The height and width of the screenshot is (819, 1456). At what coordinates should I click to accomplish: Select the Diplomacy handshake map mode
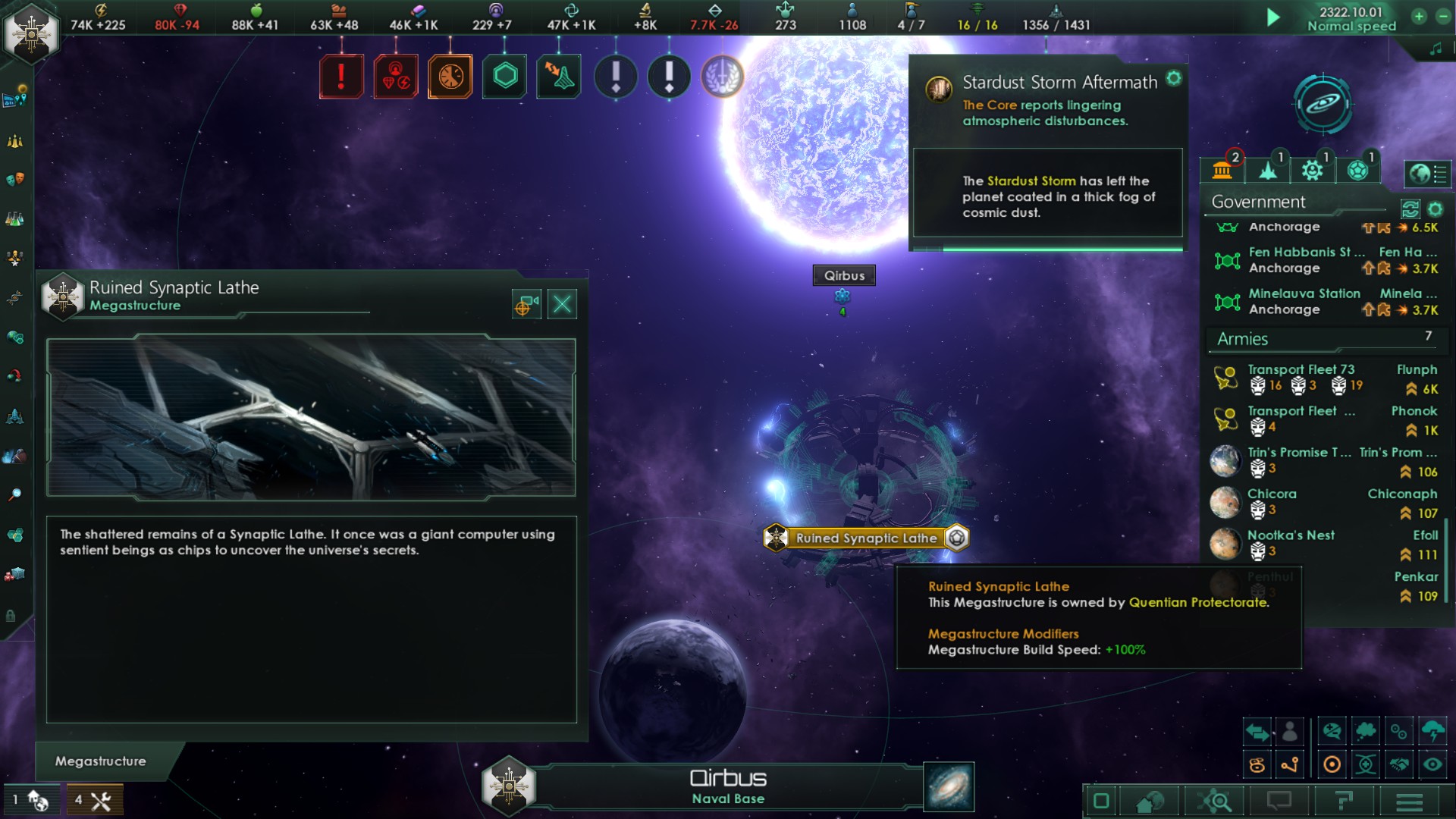pos(1400,764)
